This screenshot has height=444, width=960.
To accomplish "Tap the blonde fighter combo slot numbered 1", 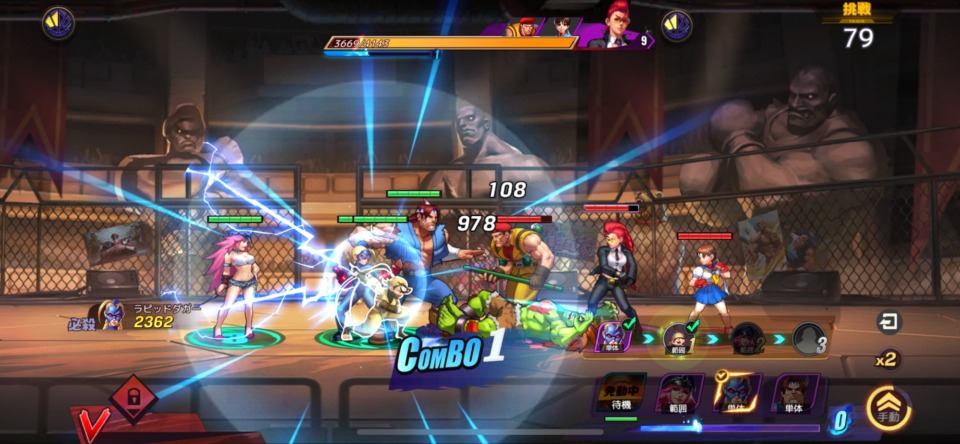I will pyautogui.click(x=679, y=339).
